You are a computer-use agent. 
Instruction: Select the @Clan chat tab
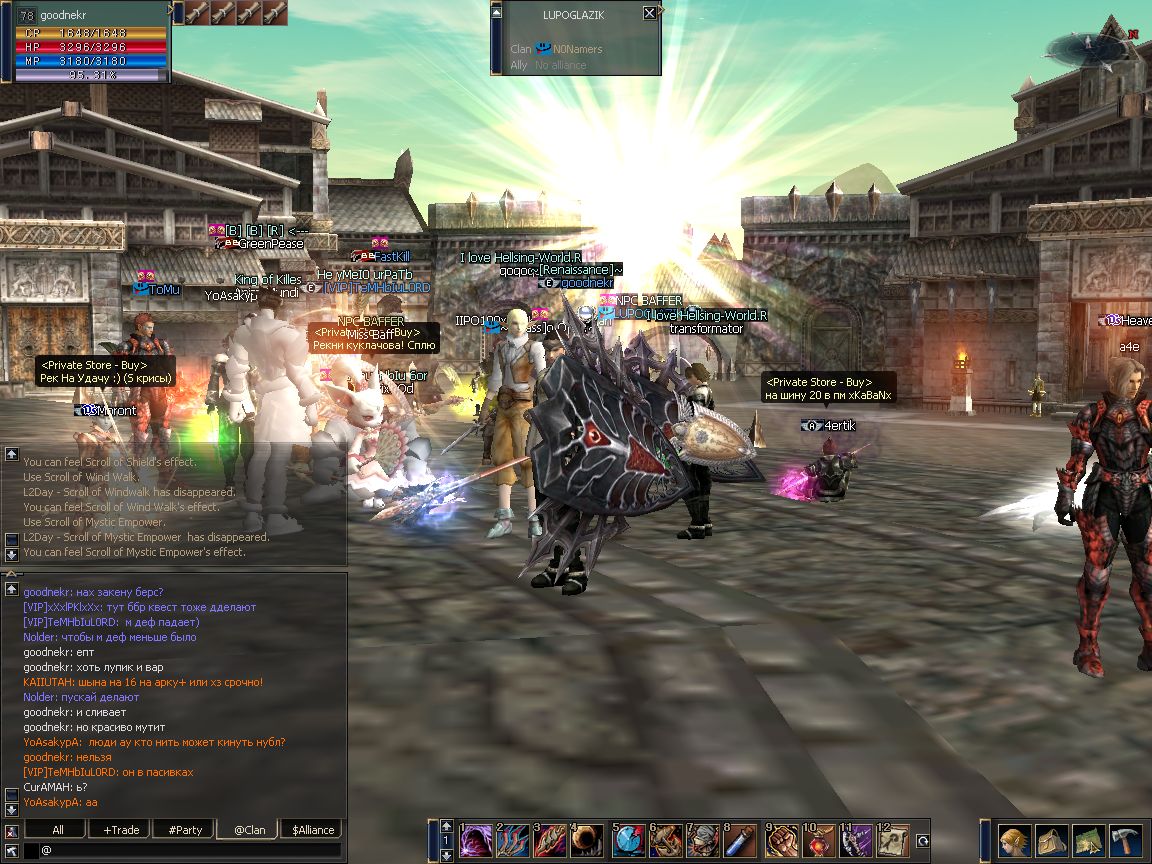[249, 829]
